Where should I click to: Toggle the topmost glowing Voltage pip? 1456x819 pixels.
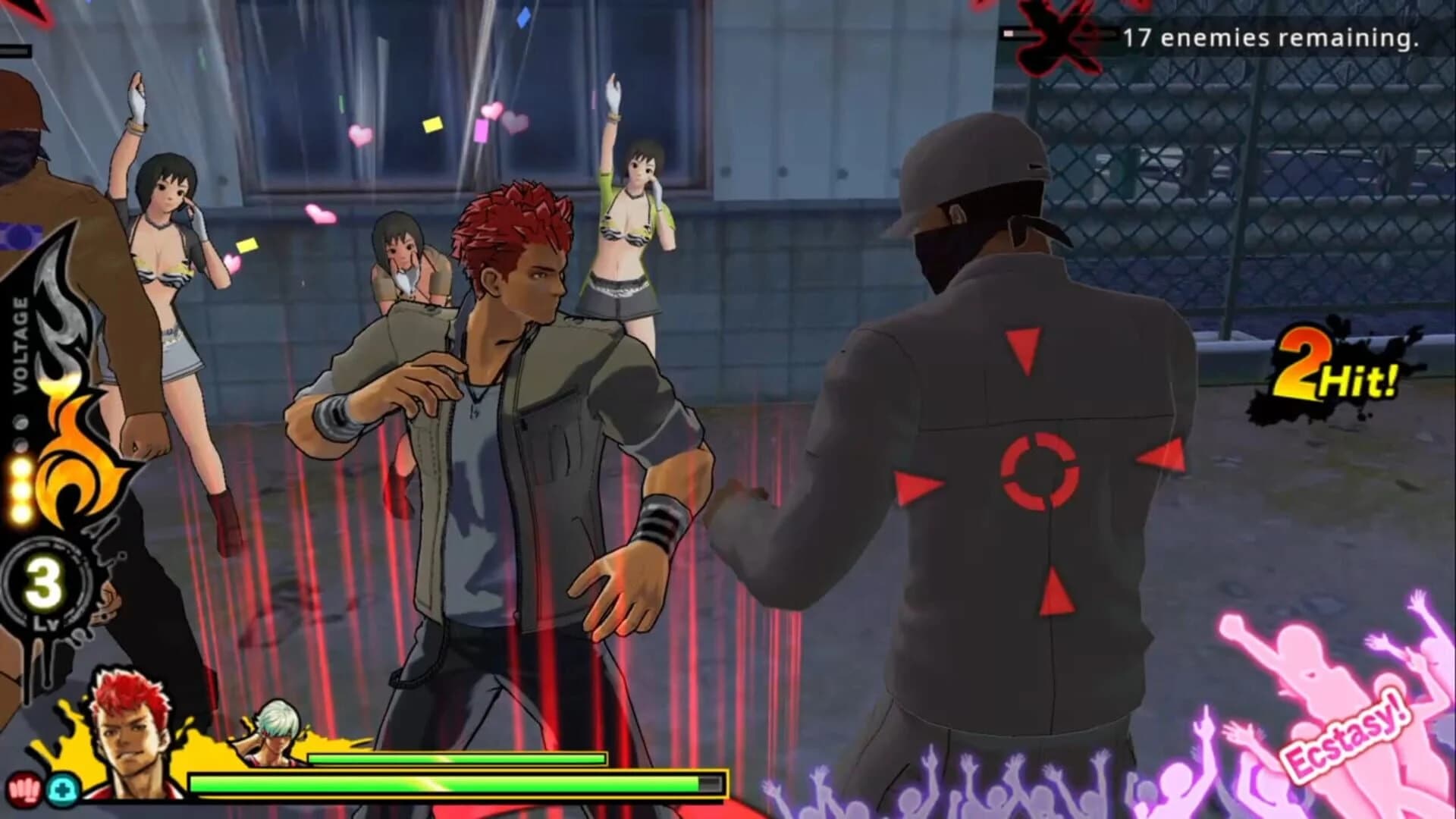click(x=19, y=465)
